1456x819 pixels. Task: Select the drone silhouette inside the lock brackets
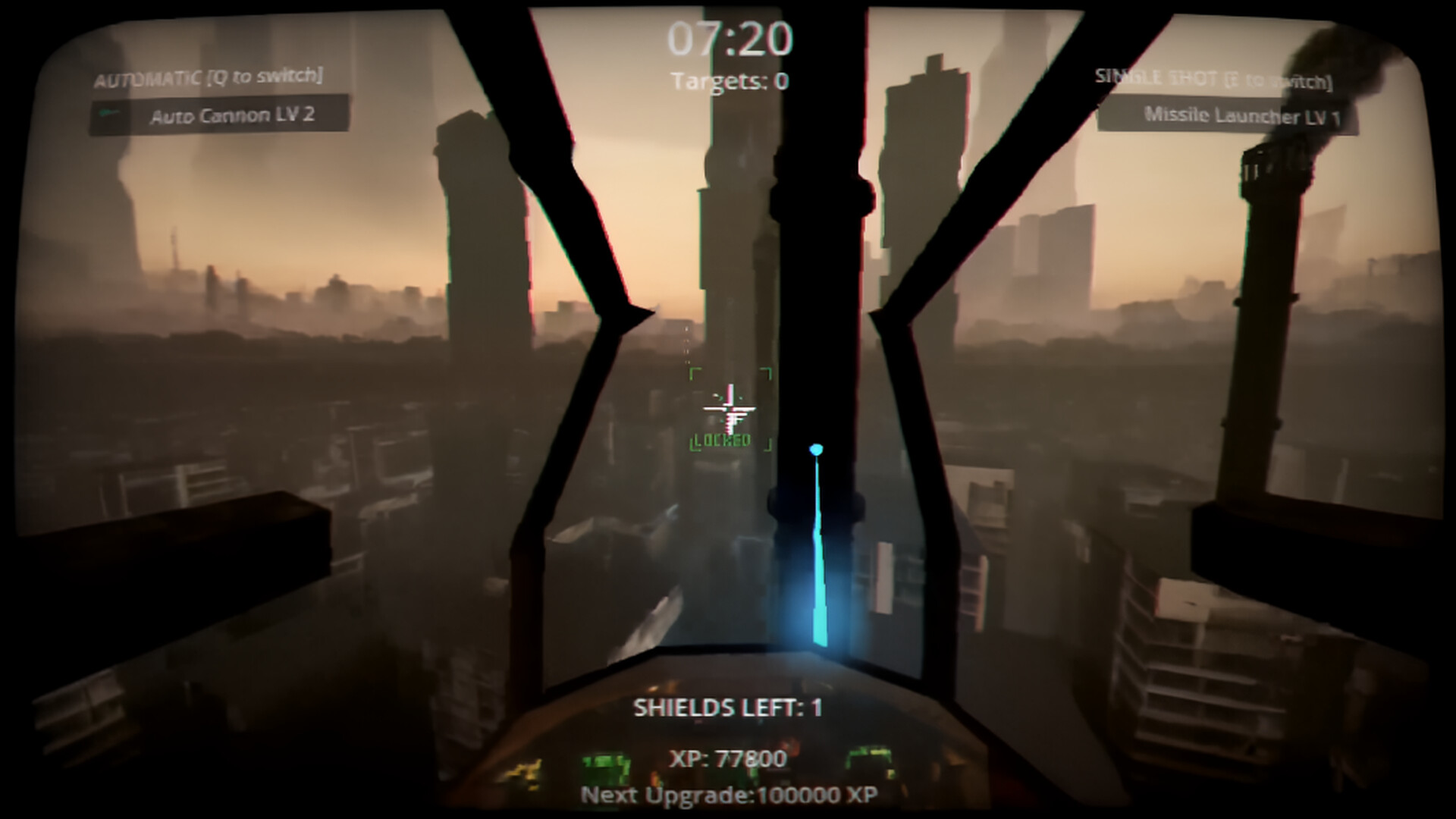coord(730,409)
